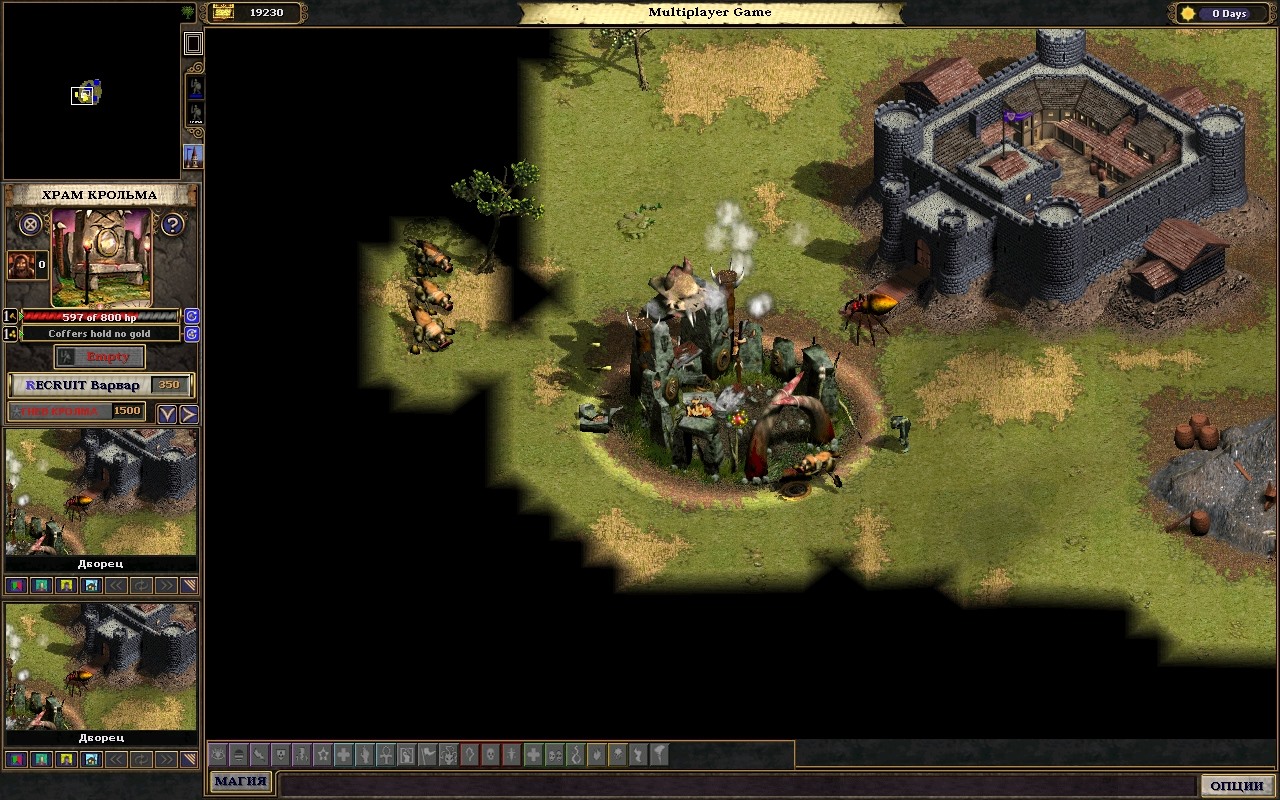Cast the ankh spell in spell bar
The width and height of the screenshot is (1280, 800).
(x=385, y=755)
